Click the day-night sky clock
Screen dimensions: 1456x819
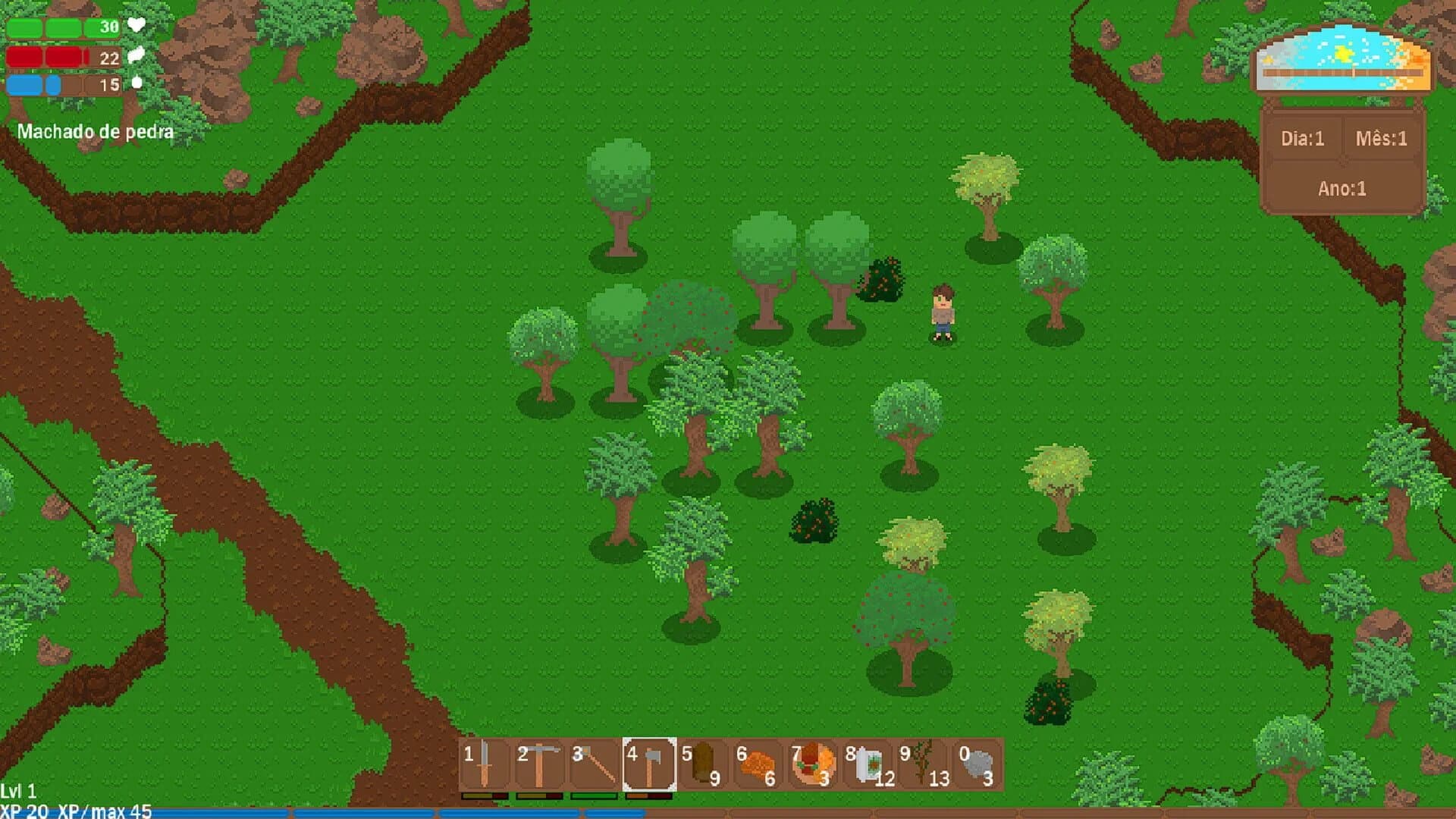coord(1342,61)
